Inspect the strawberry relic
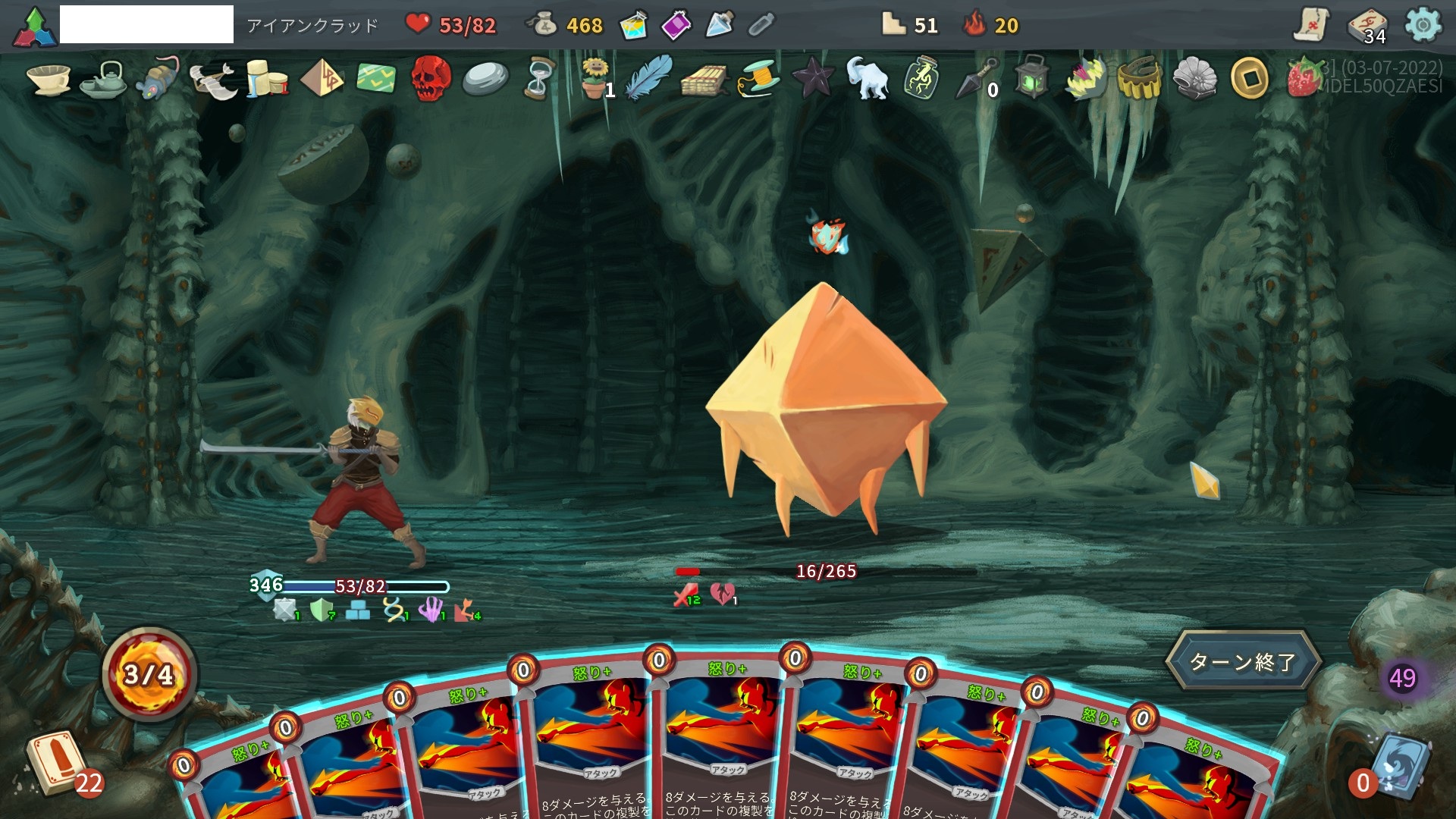This screenshot has height=819, width=1456. pos(1304,78)
